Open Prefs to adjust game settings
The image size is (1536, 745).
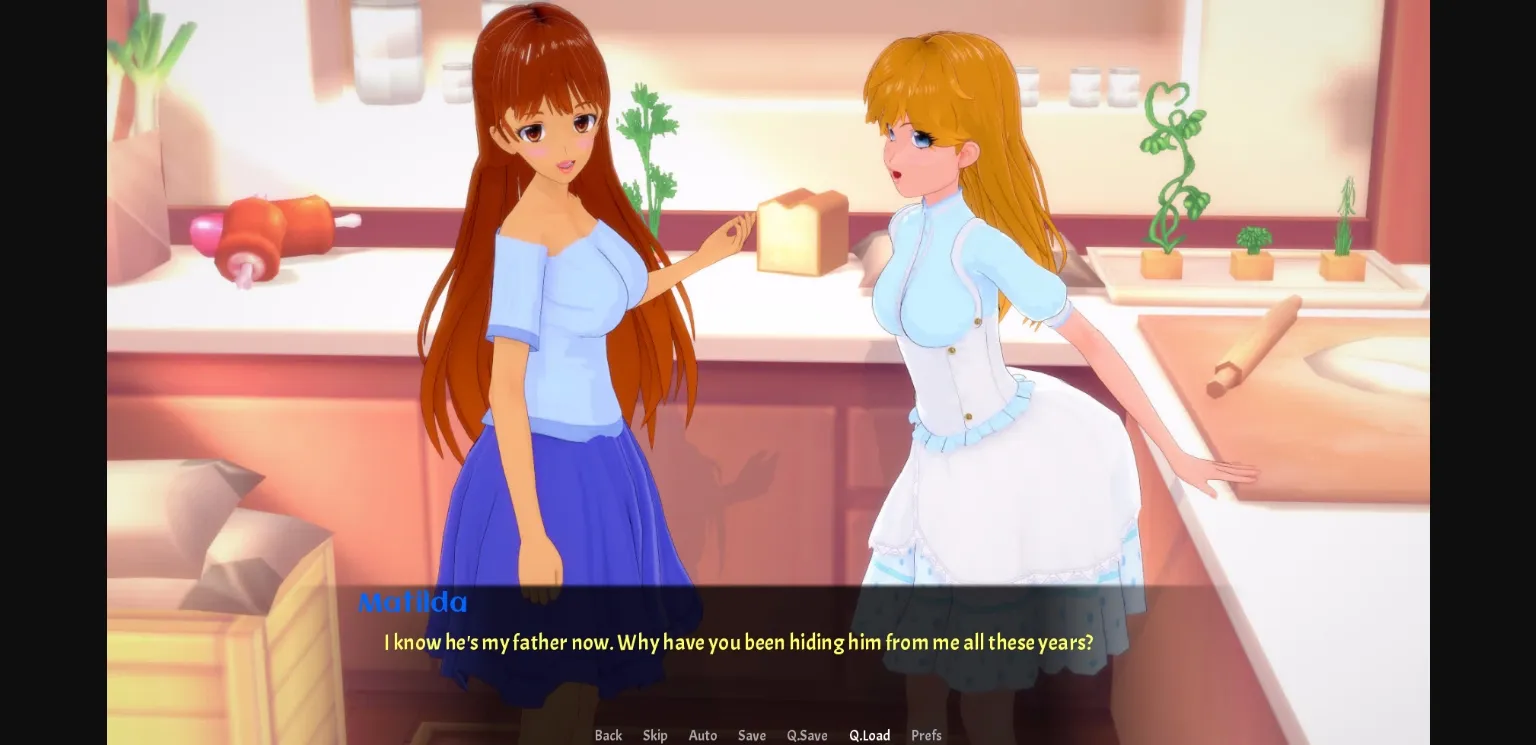coord(925,735)
